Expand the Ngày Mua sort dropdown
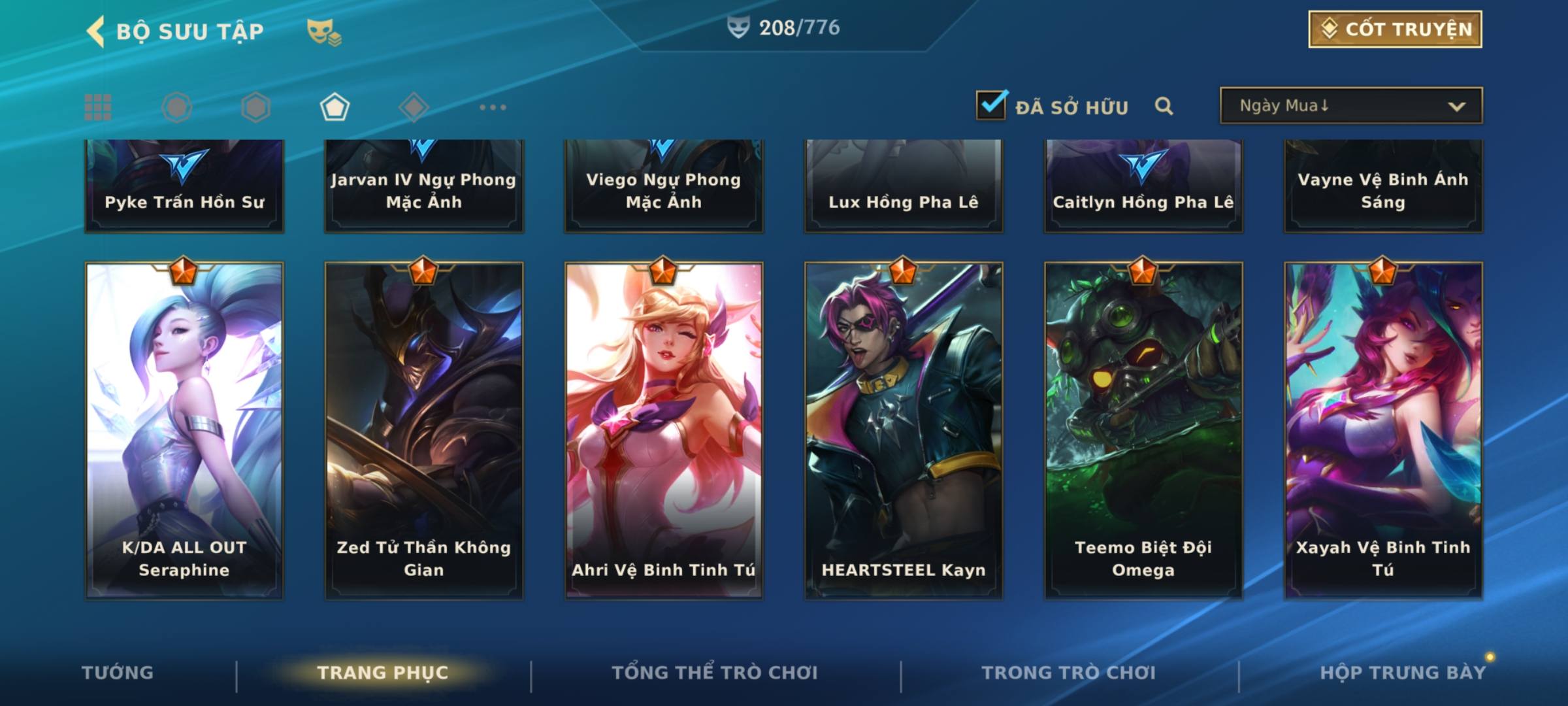The width and height of the screenshot is (1568, 706). (1350, 106)
